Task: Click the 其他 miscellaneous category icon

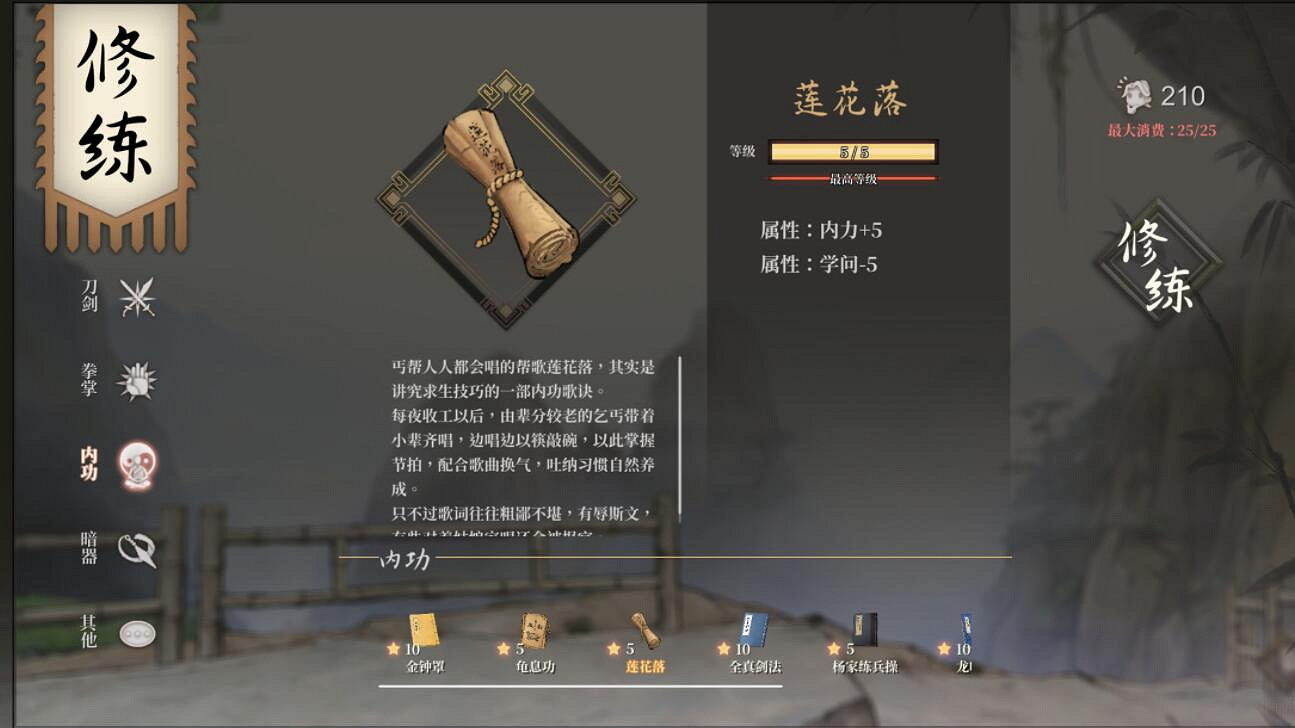Action: (x=138, y=633)
